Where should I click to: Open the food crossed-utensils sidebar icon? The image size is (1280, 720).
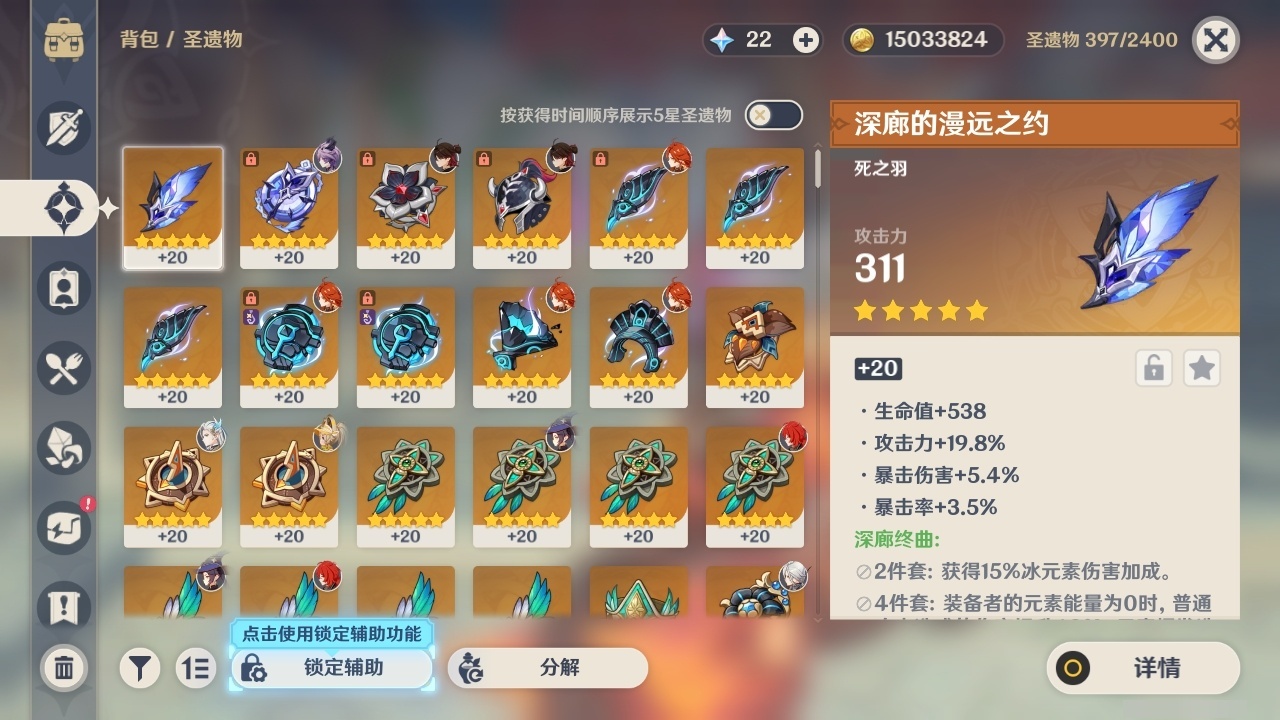pyautogui.click(x=63, y=367)
